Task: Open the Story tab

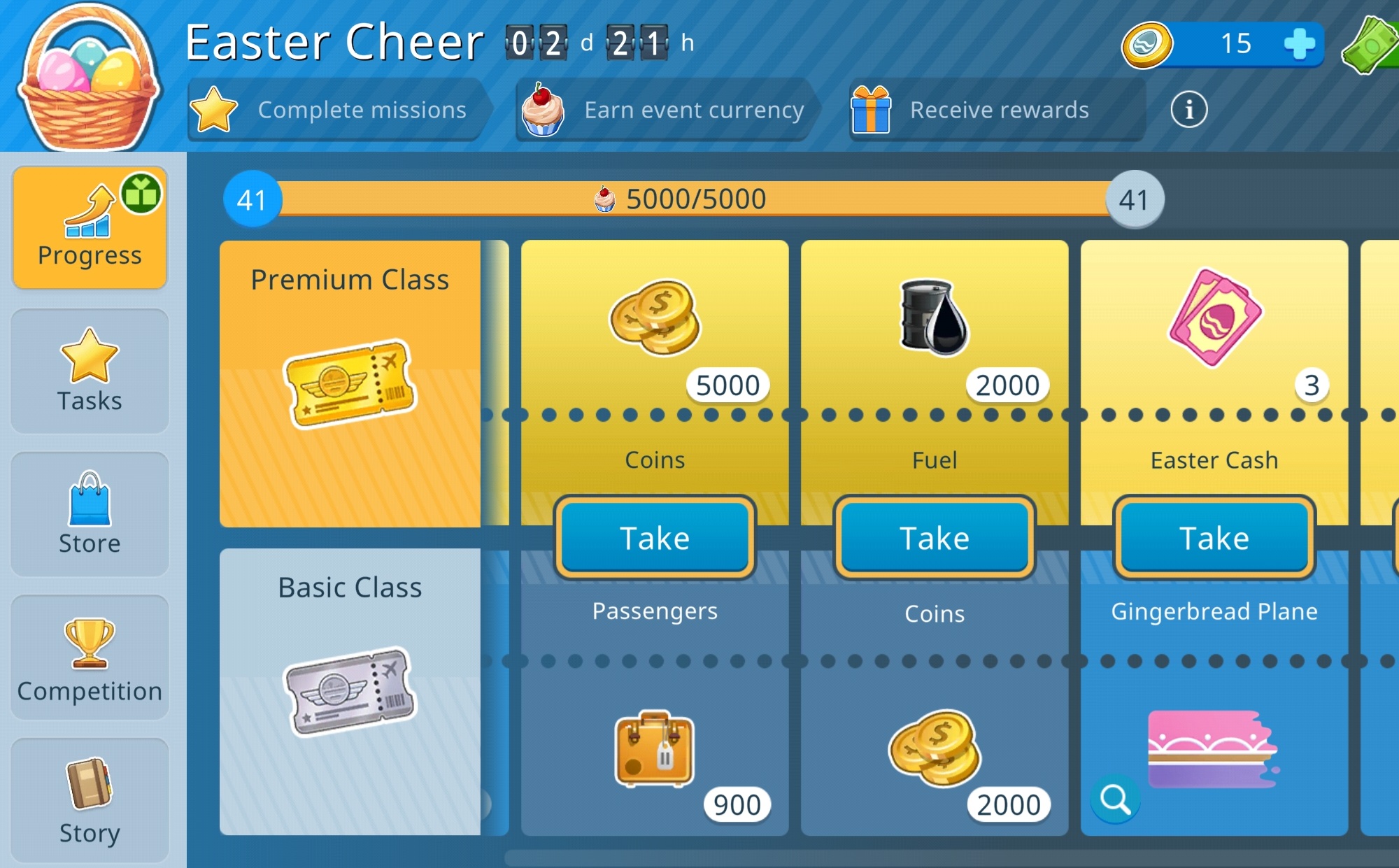Action: pyautogui.click(x=90, y=800)
